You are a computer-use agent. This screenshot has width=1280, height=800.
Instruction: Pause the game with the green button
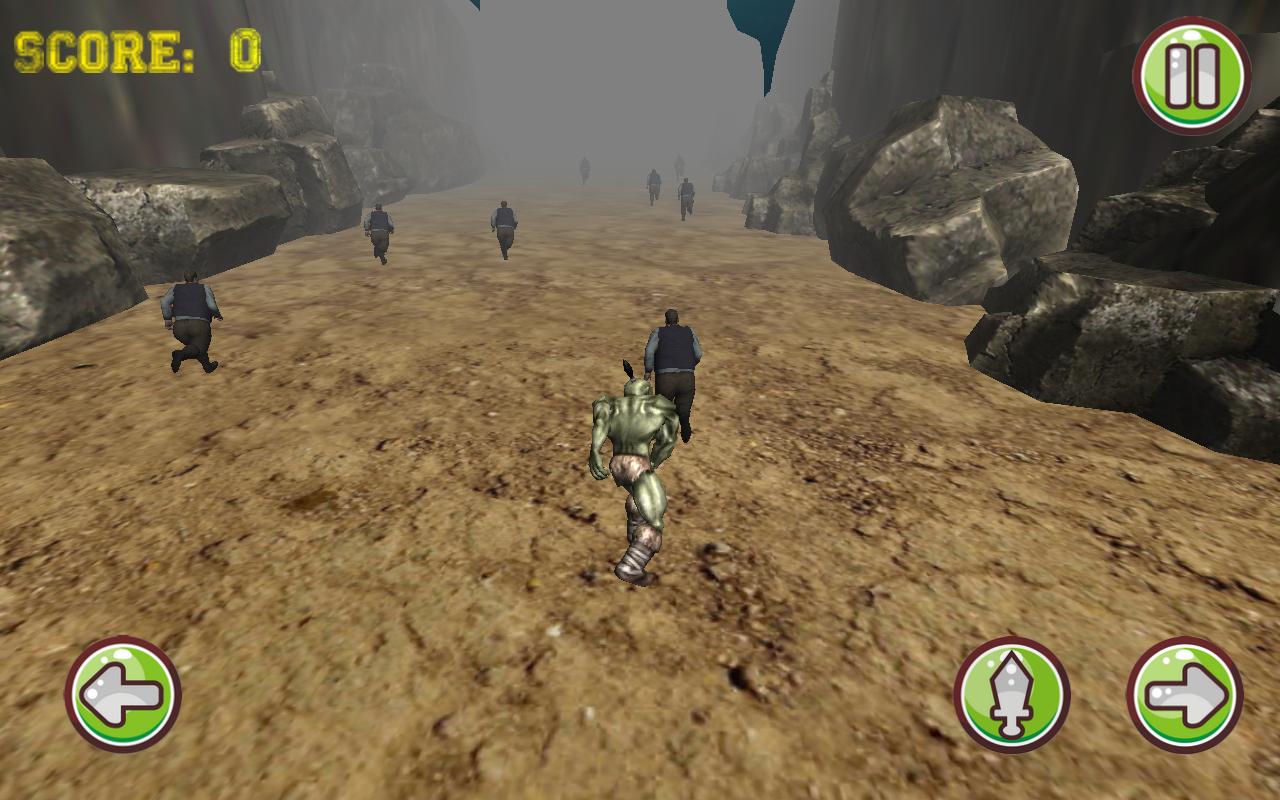coord(1191,76)
